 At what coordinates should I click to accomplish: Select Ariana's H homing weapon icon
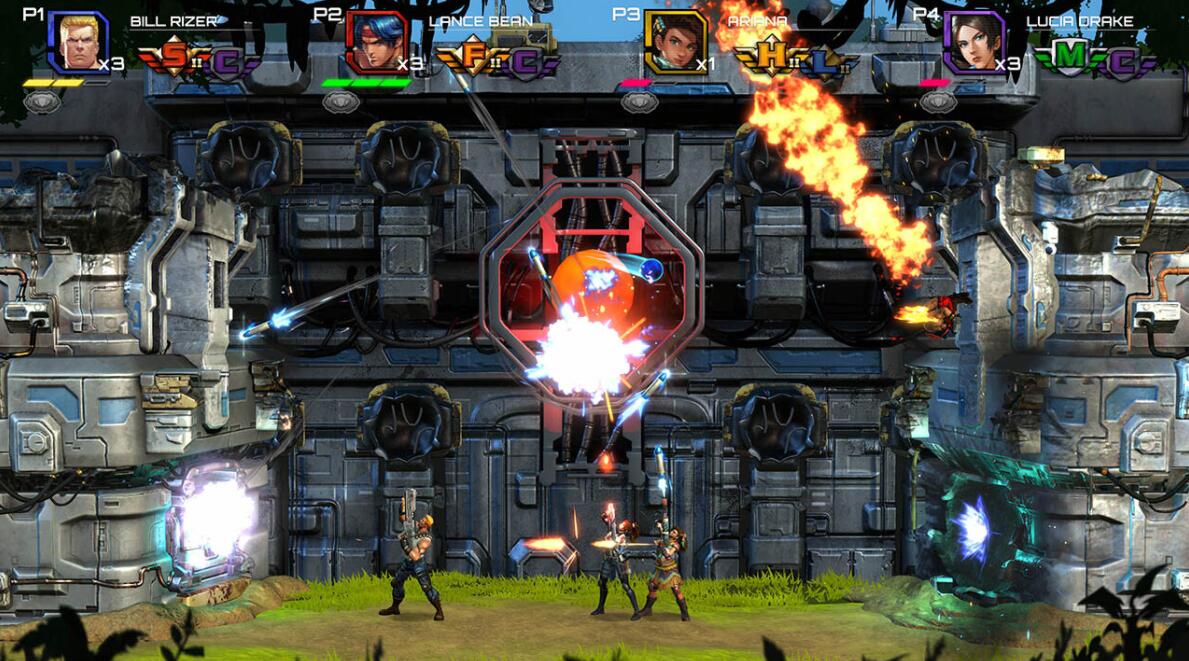point(771,59)
